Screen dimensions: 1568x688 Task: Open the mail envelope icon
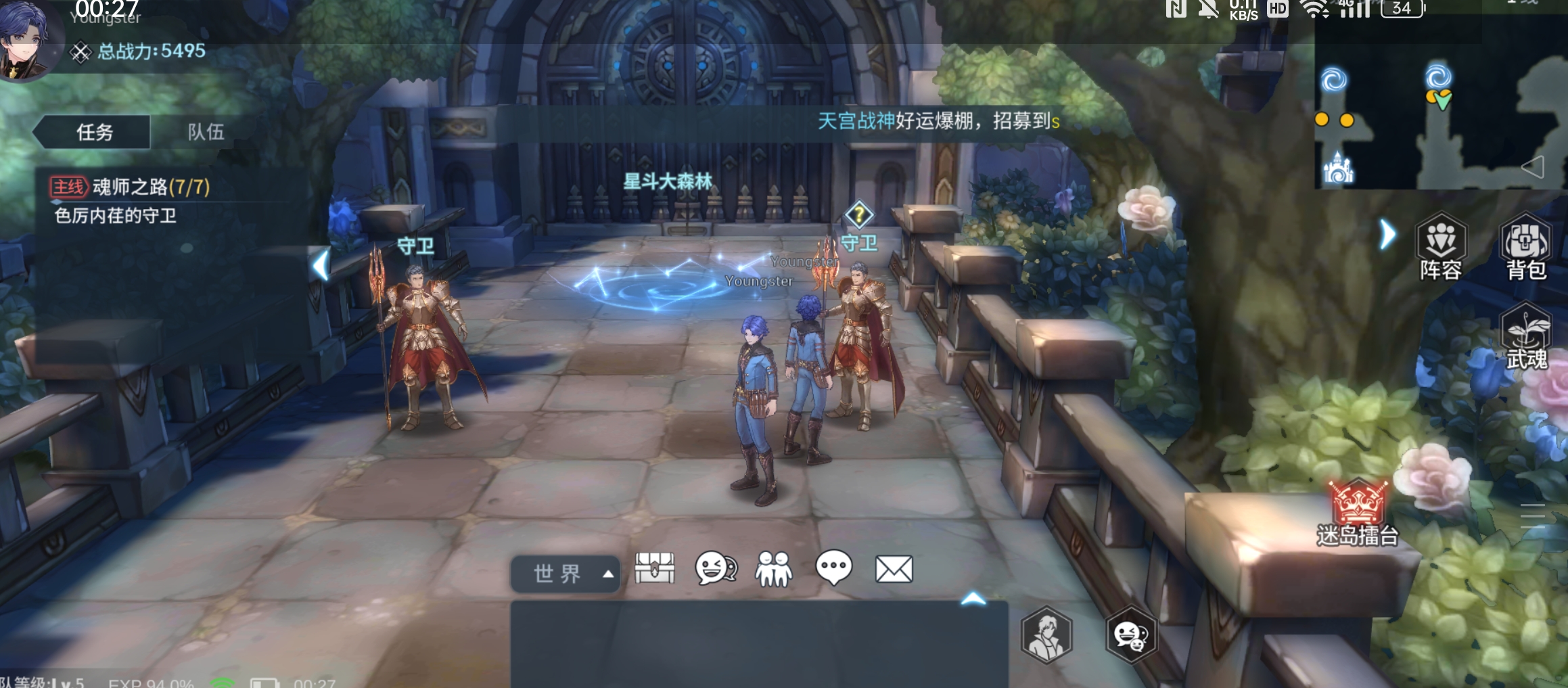894,569
